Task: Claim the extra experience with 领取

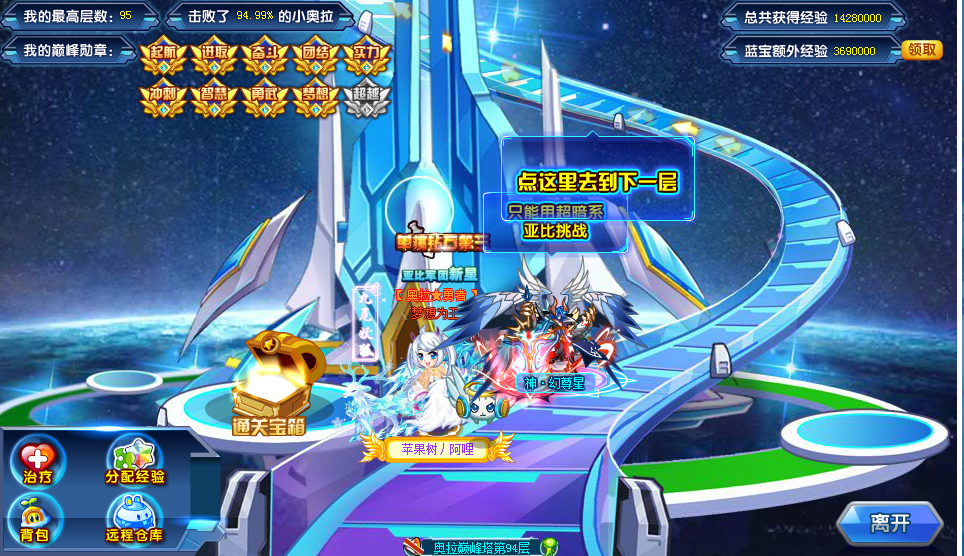Action: tap(921, 50)
